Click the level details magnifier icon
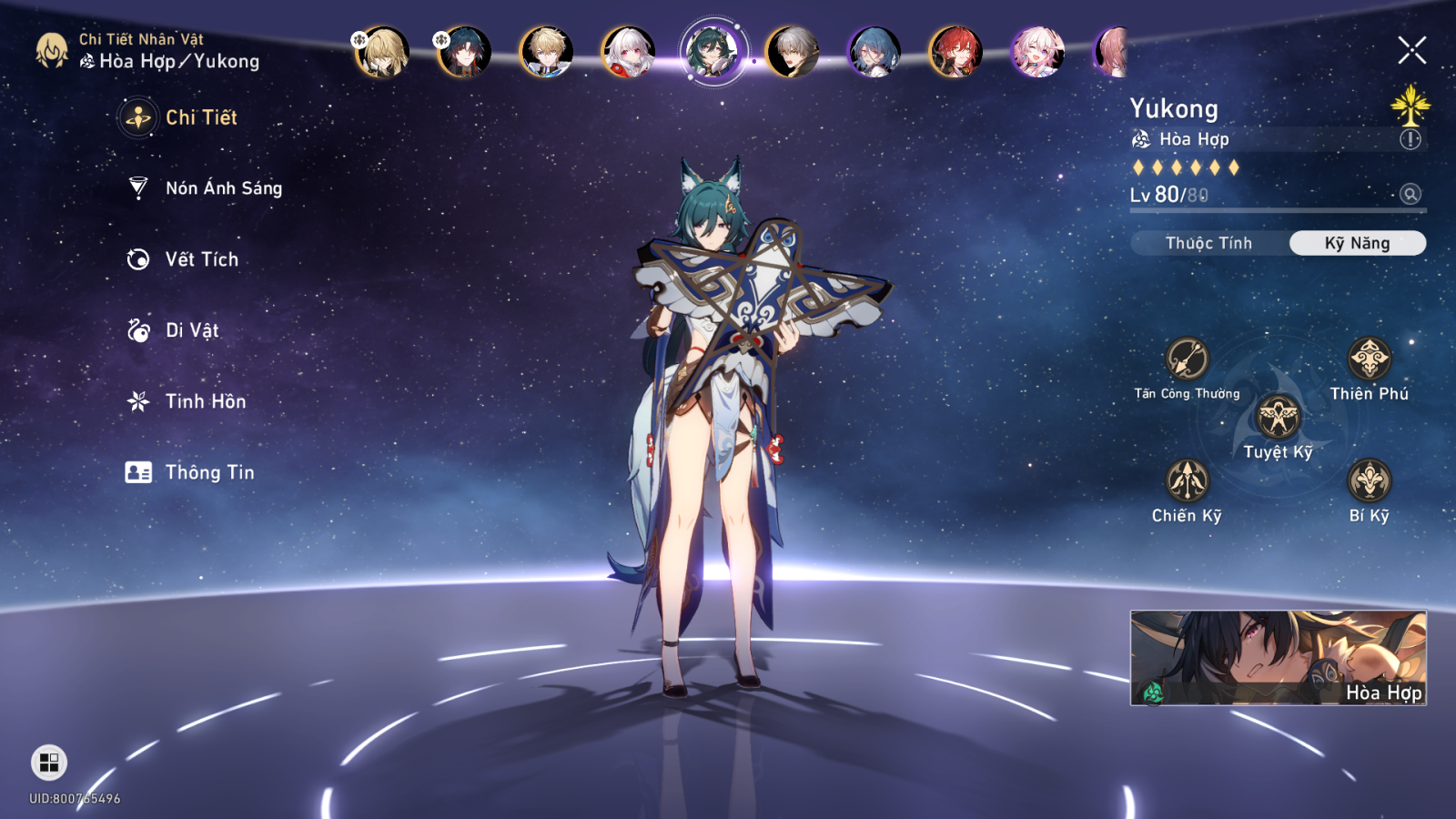 pyautogui.click(x=1410, y=194)
